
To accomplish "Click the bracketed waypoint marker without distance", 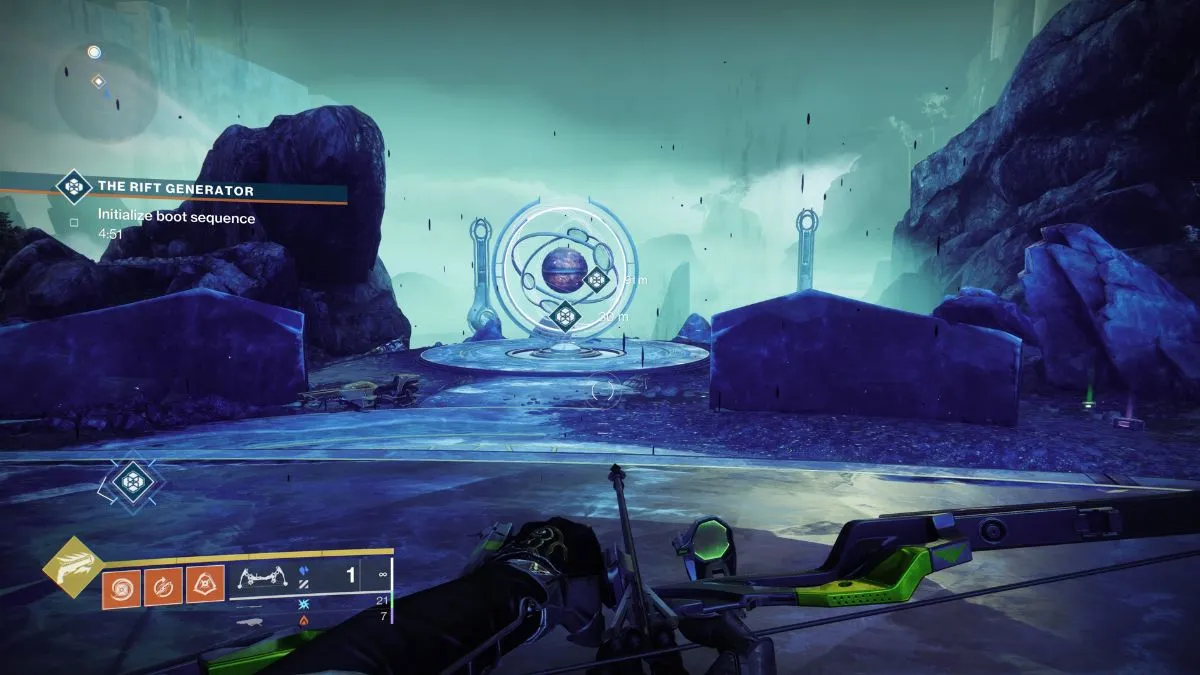I will point(131,483).
